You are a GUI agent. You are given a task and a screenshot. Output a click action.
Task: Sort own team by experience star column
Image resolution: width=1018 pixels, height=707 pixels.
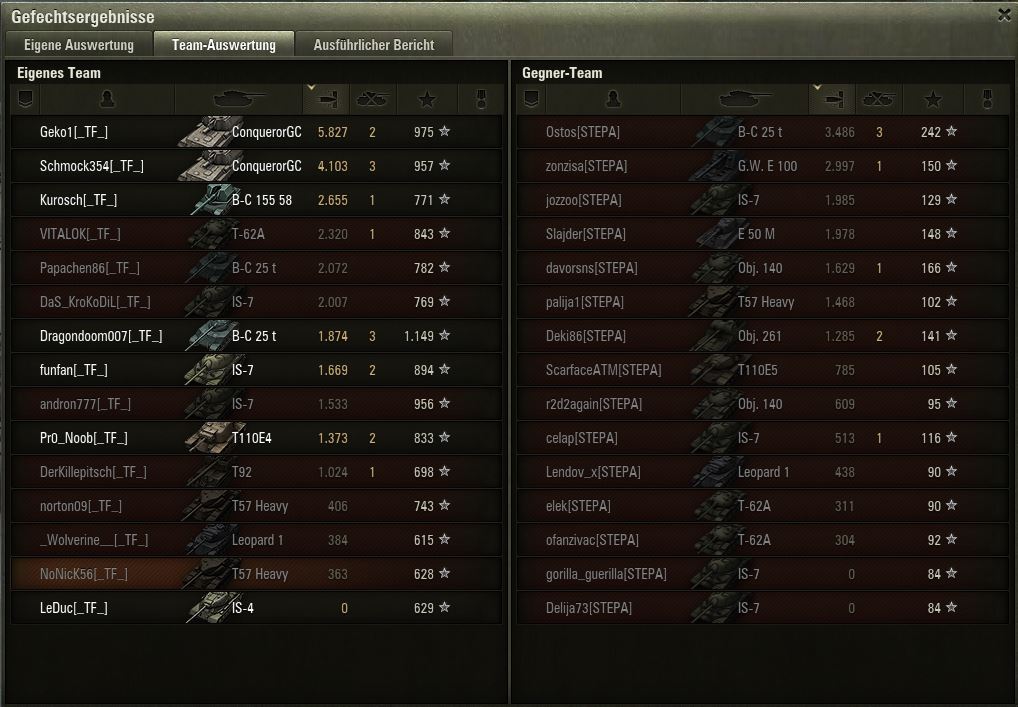pyautogui.click(x=427, y=99)
